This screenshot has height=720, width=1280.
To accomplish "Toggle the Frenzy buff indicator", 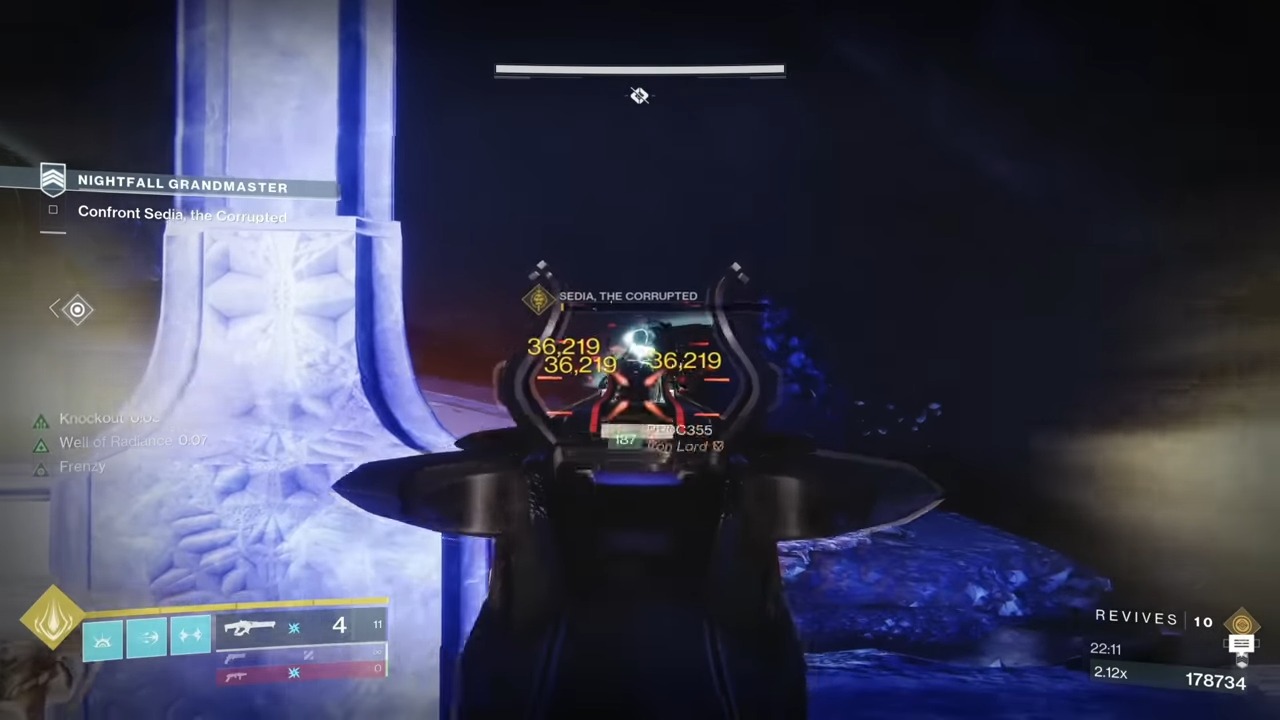I will (41, 468).
